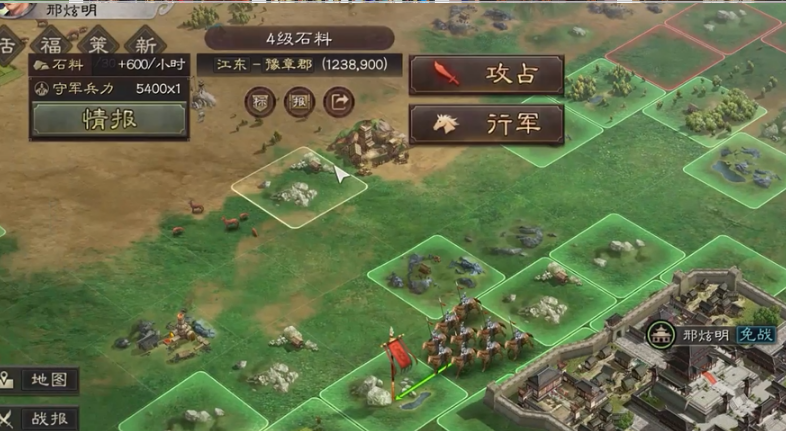Click the 邢炫明 city name label
Viewport: 786px width, 431px height.
700,334
